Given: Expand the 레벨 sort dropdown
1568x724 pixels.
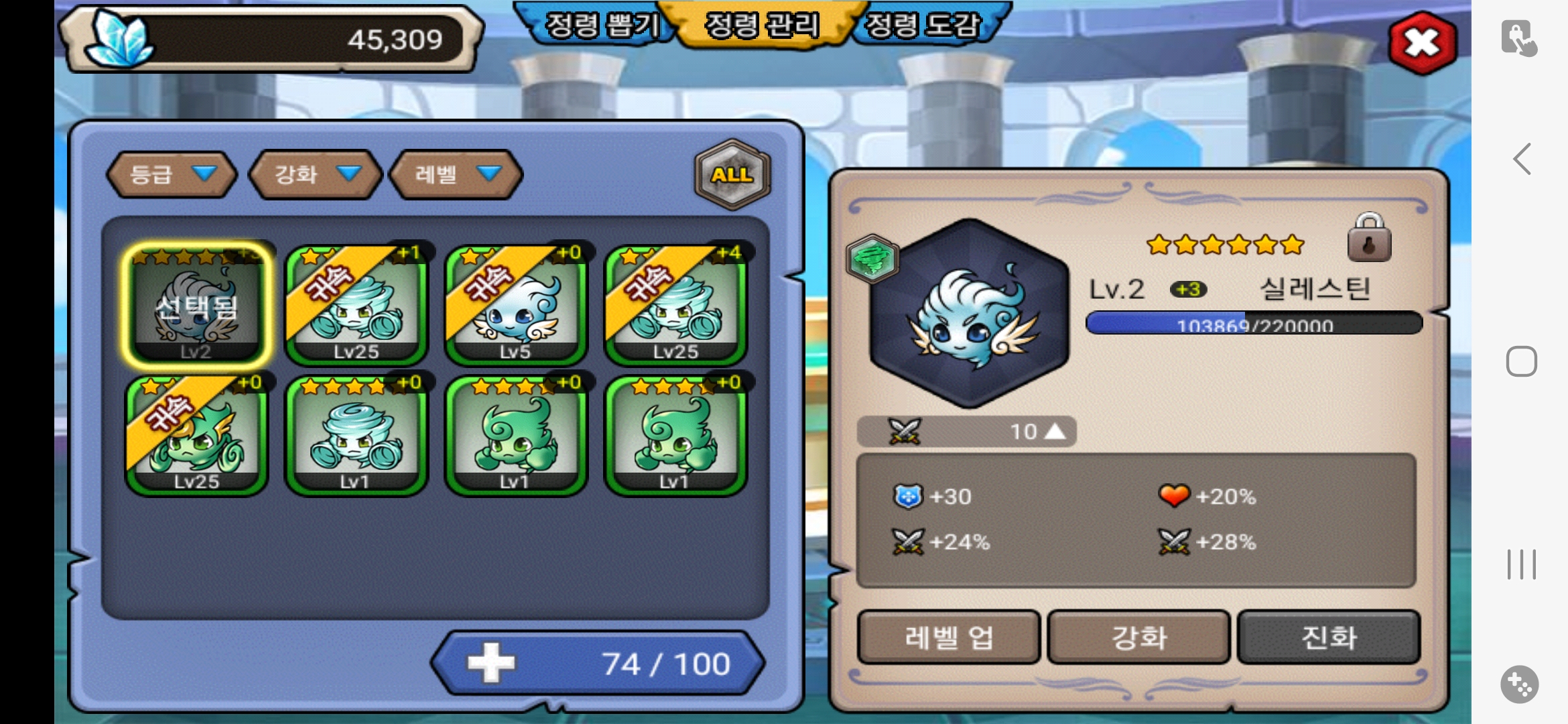Looking at the screenshot, I should 456,174.
